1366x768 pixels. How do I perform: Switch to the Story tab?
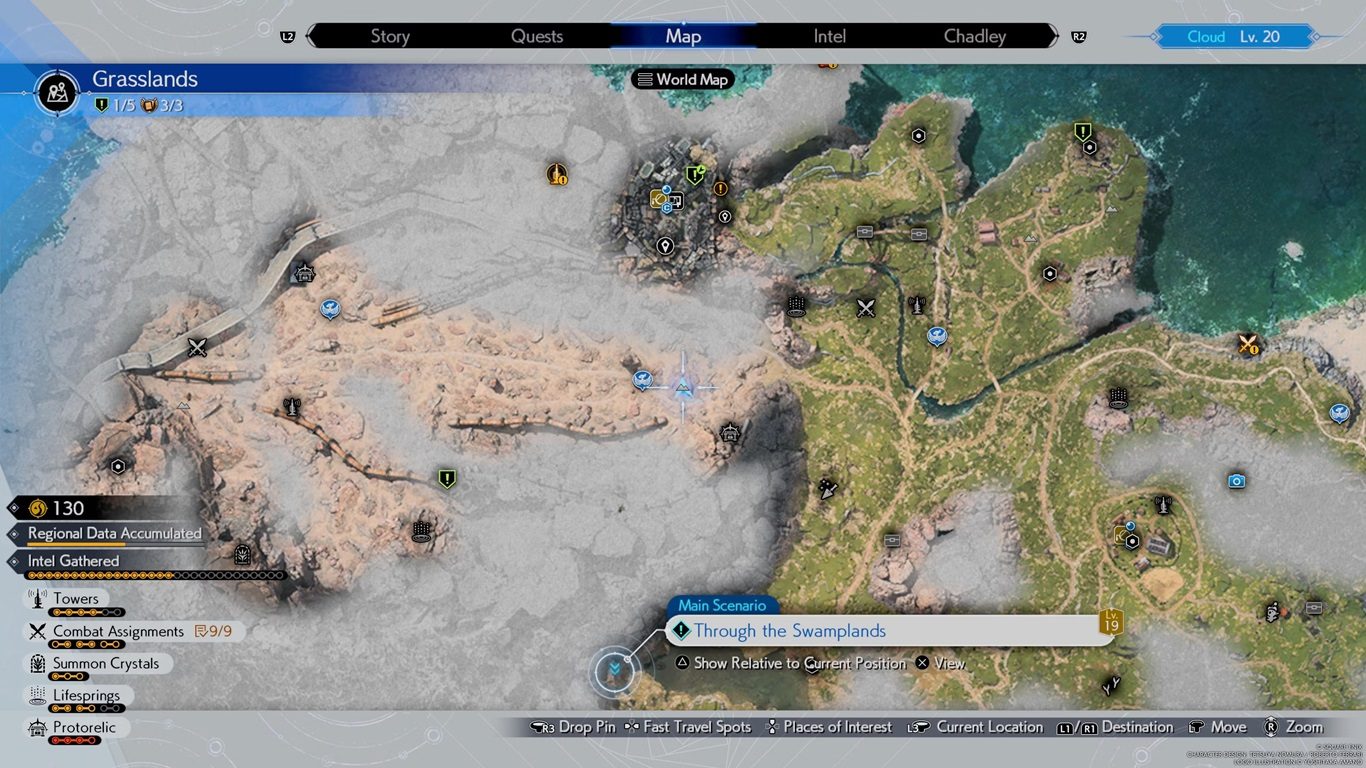click(390, 36)
